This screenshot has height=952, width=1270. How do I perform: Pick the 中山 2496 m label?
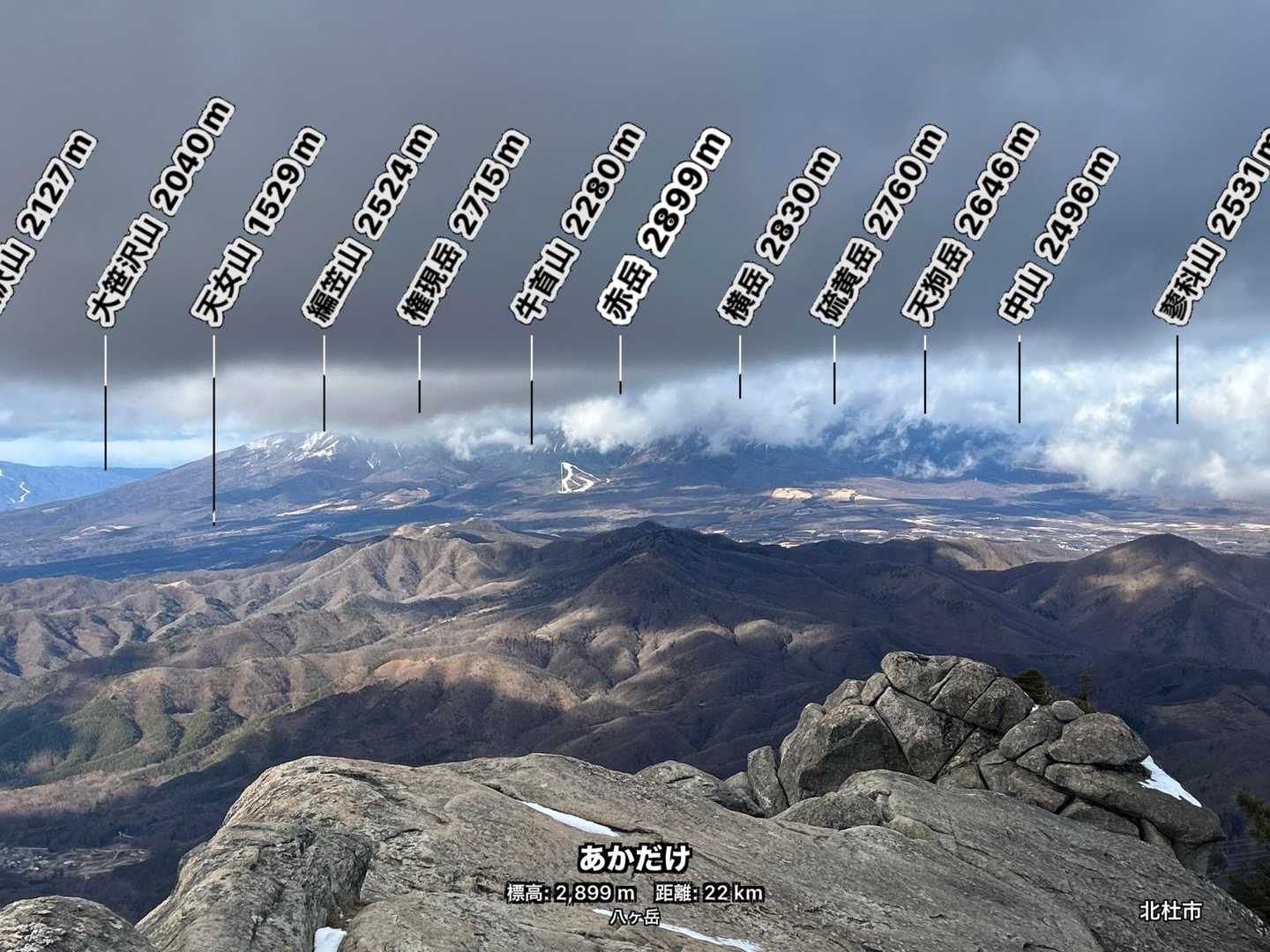(1057, 235)
